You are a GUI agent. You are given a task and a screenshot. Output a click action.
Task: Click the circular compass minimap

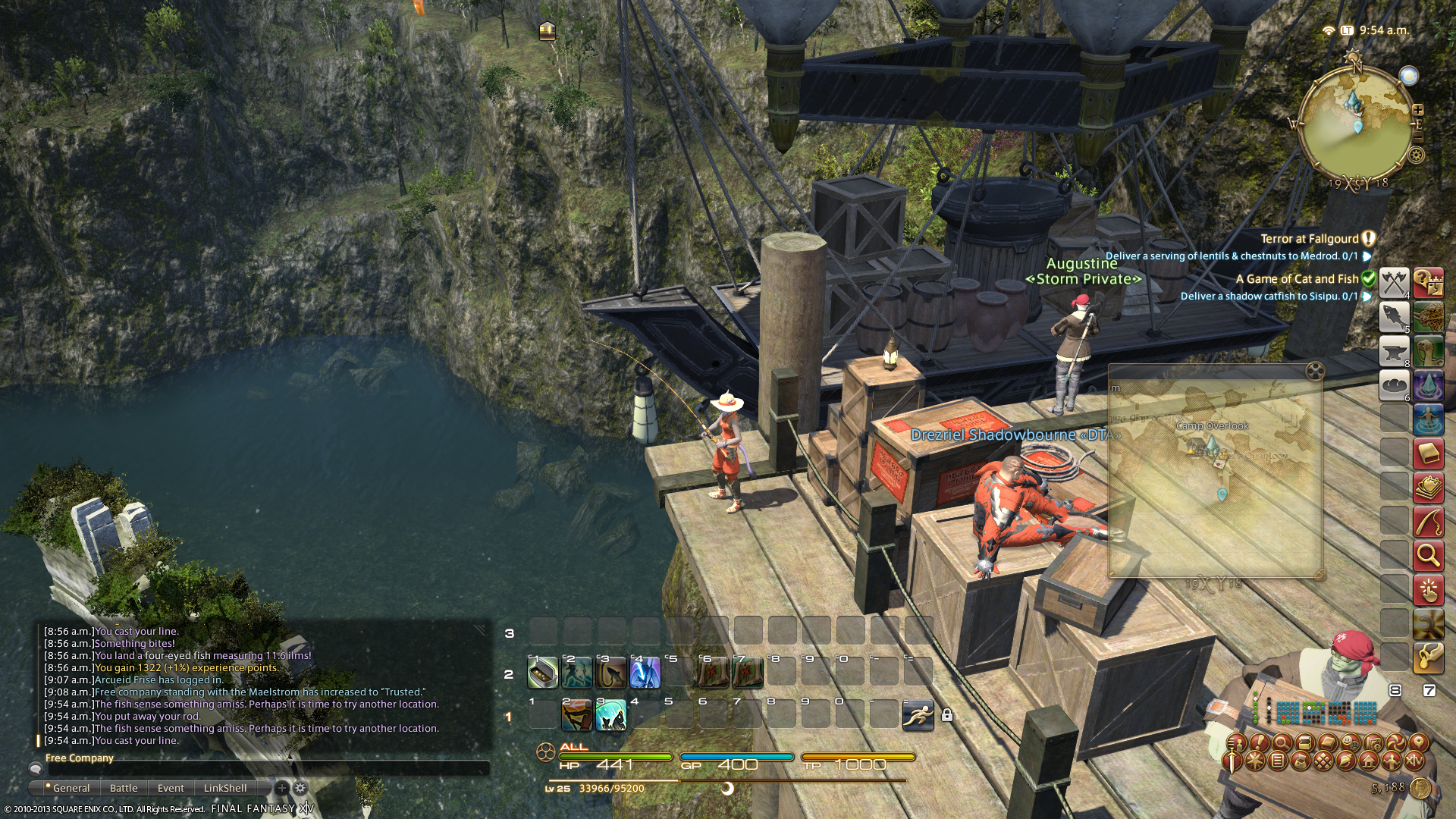[x=1355, y=125]
